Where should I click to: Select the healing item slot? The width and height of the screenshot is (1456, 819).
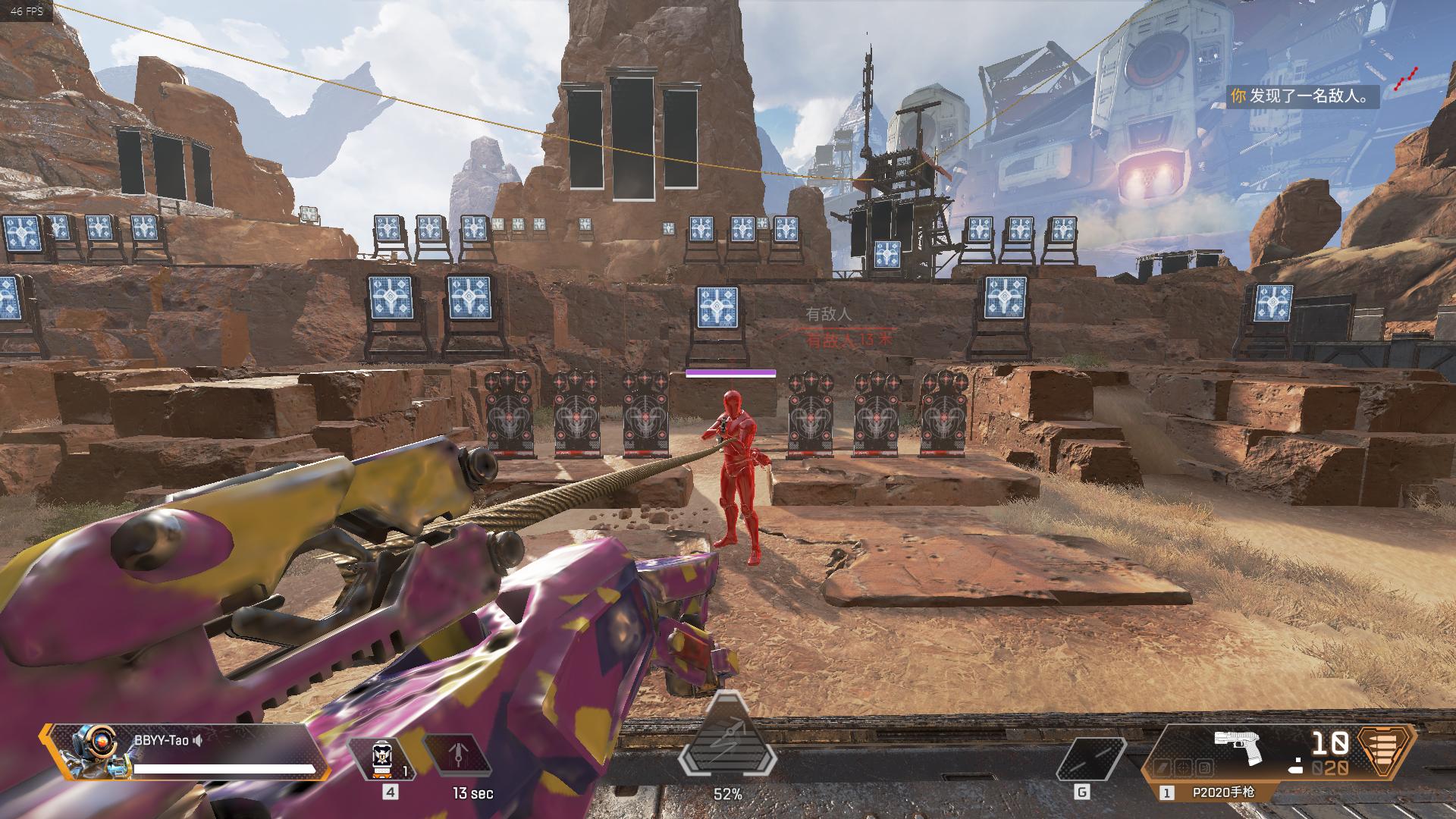[x=381, y=759]
